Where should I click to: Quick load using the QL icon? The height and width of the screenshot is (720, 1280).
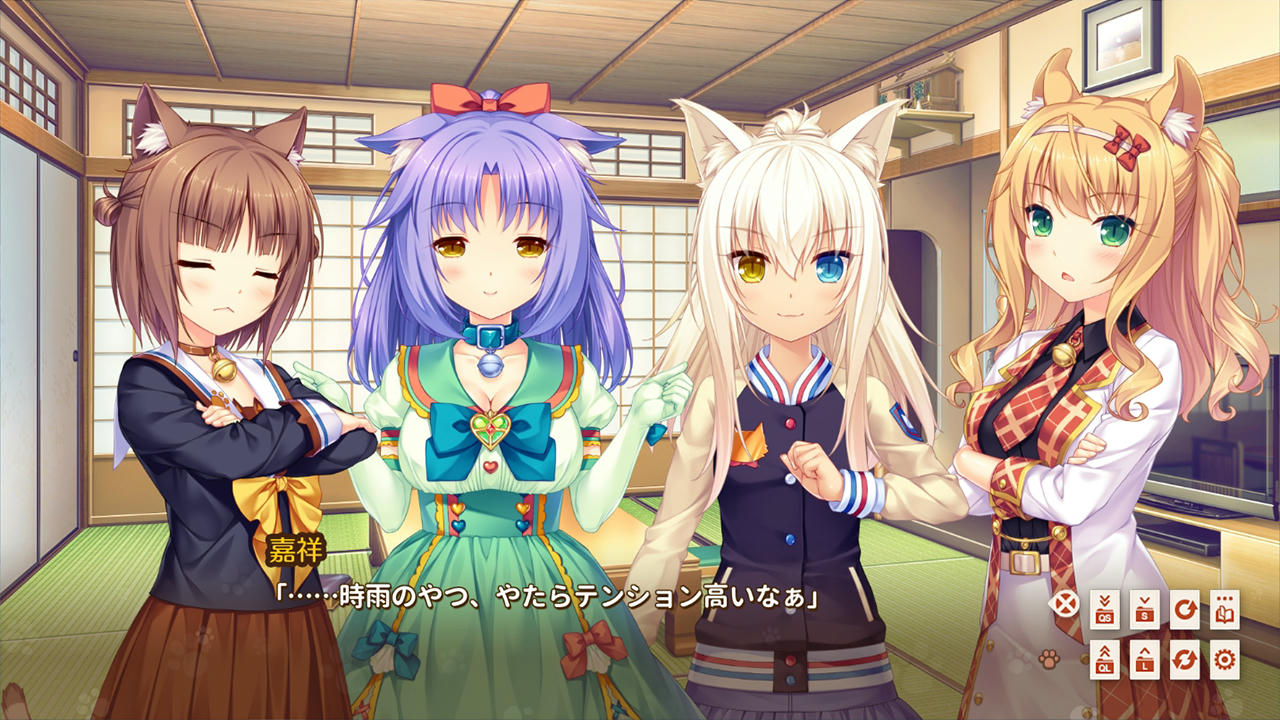[x=1105, y=661]
